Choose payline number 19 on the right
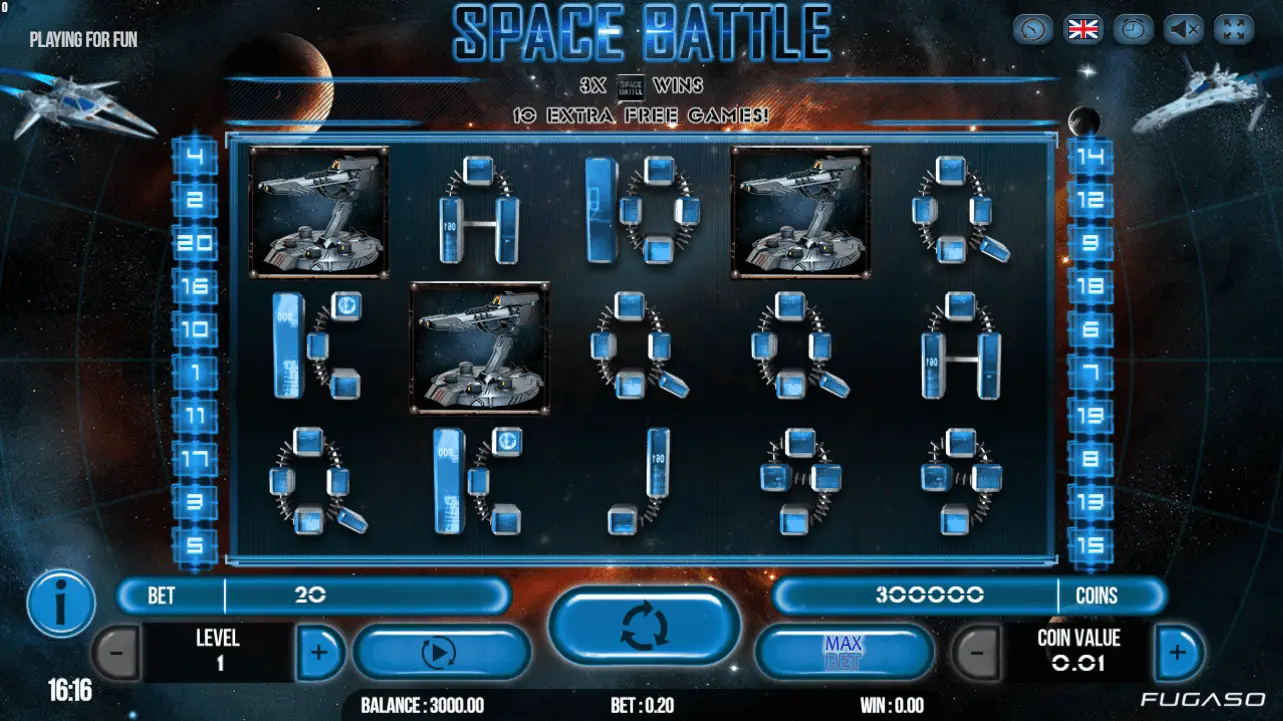1283x721 pixels. coord(1091,415)
